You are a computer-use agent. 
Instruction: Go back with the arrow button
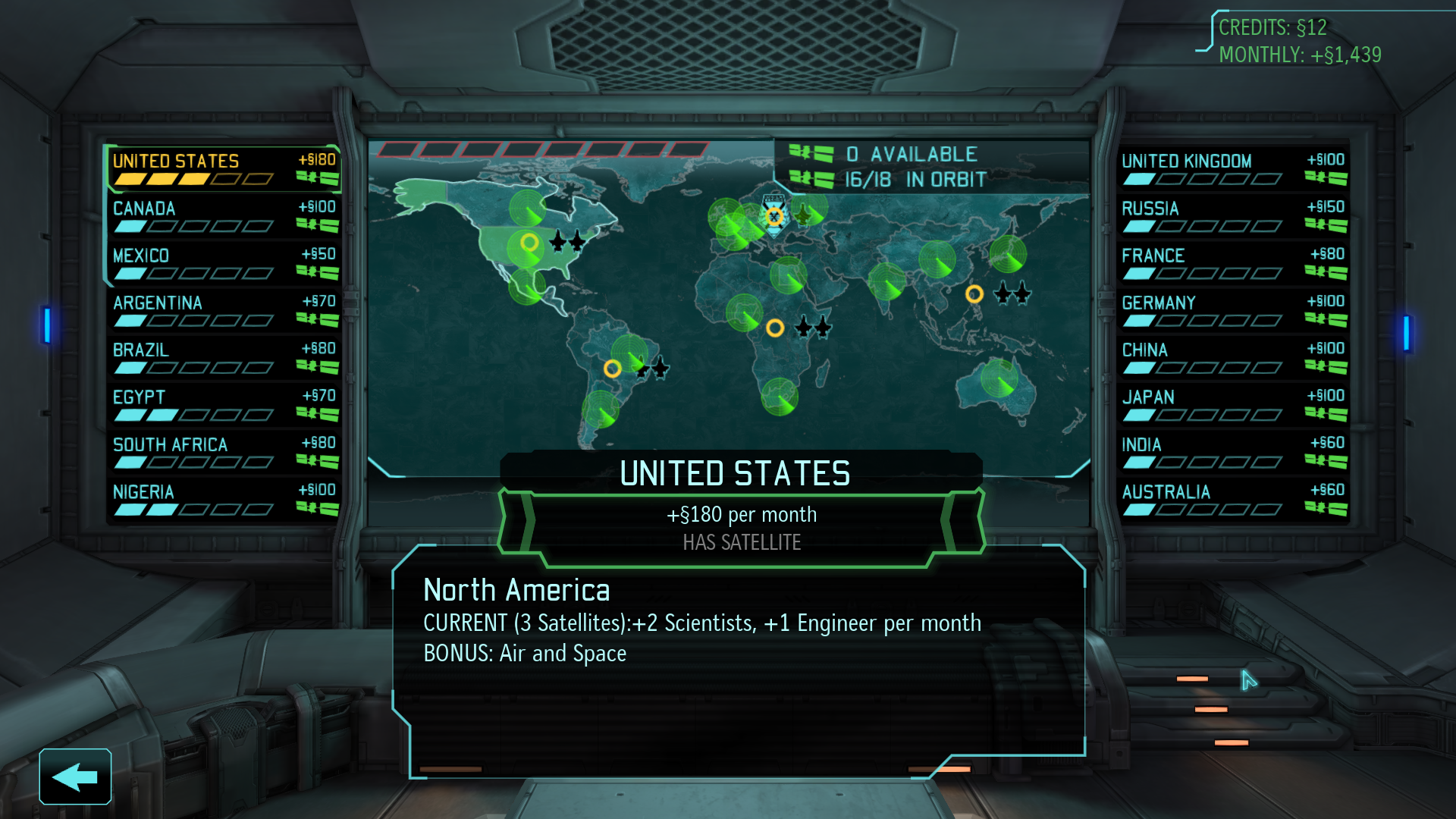pos(75,777)
